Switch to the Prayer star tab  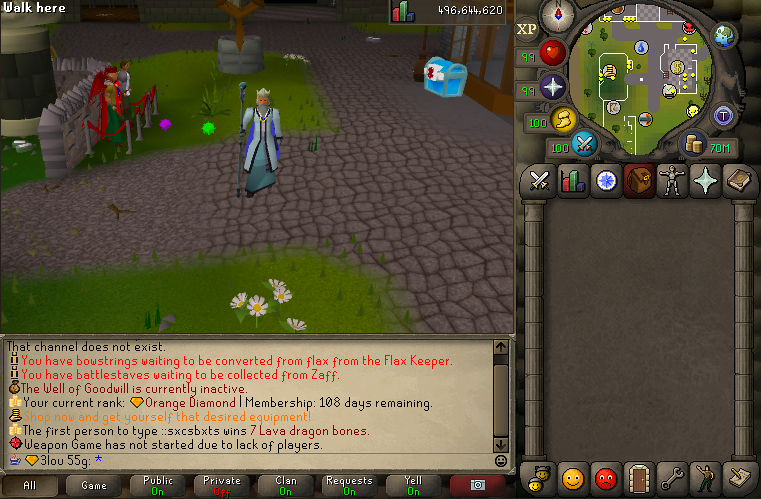705,181
